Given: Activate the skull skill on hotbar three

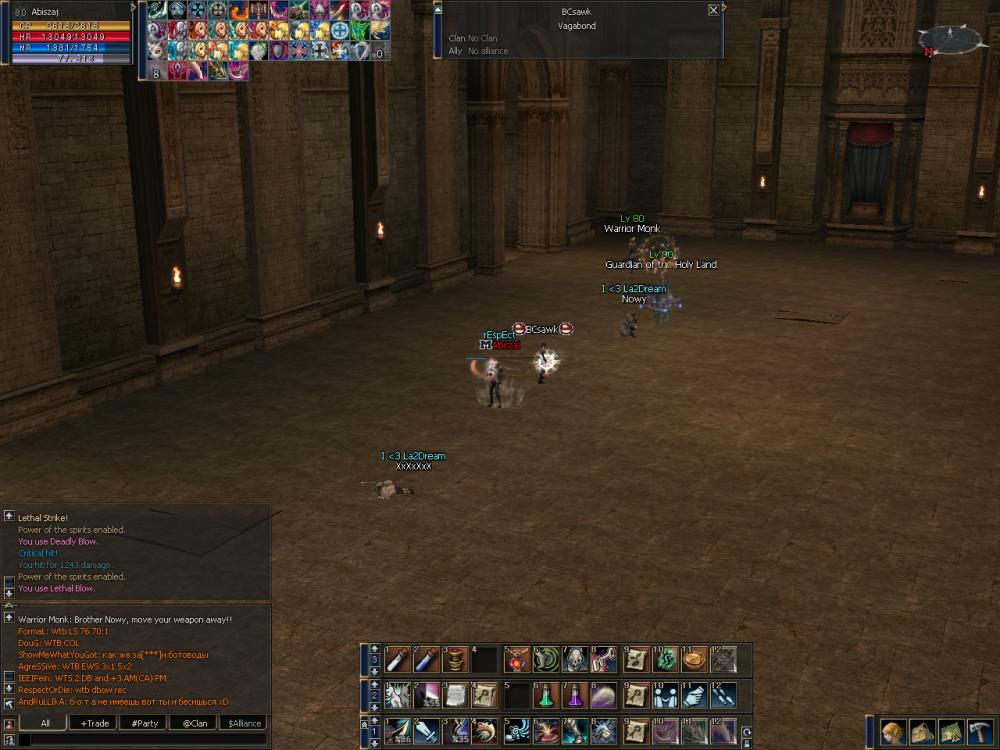Looking at the screenshot, I should [575, 659].
